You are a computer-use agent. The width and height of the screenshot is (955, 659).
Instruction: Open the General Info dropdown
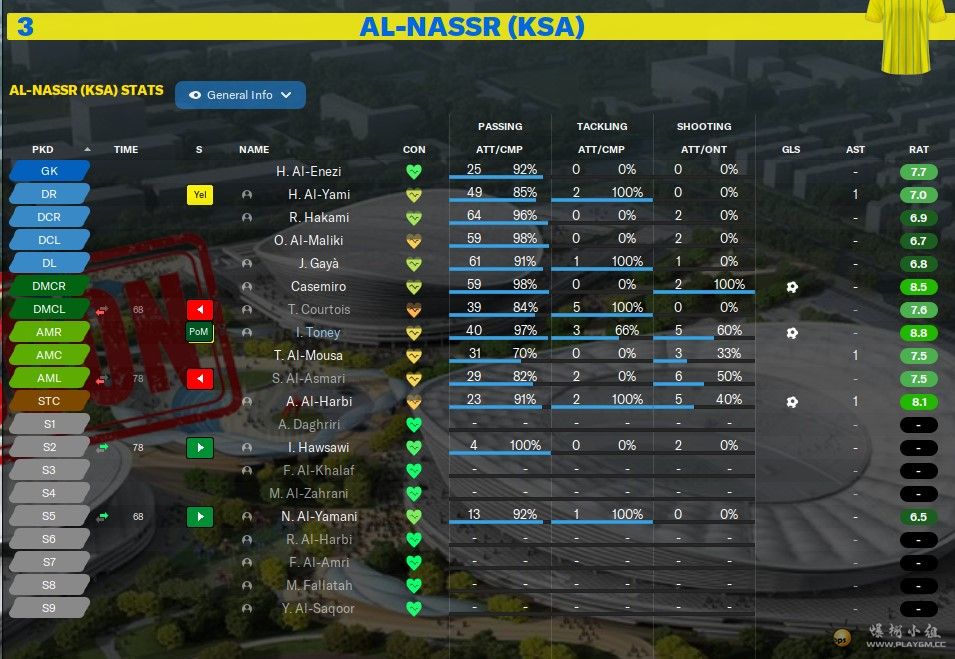click(x=240, y=95)
